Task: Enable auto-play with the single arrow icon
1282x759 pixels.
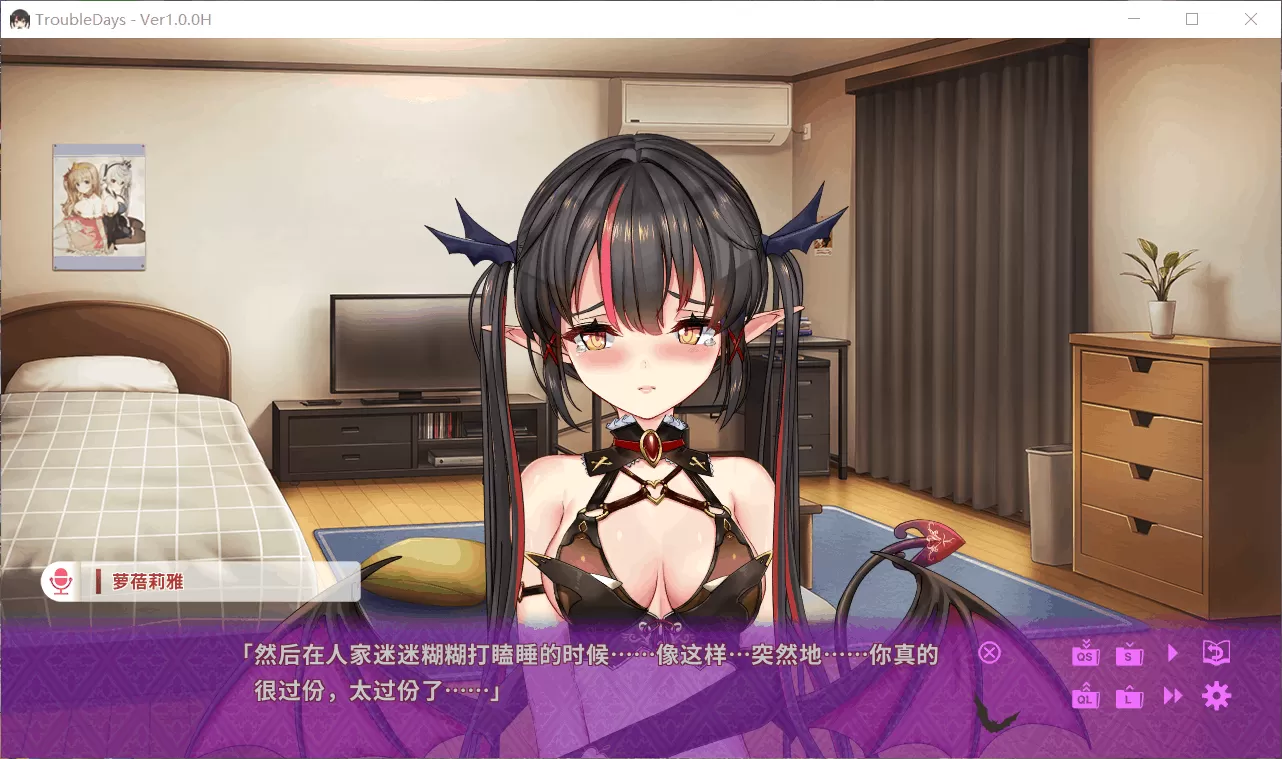Action: pyautogui.click(x=1172, y=653)
